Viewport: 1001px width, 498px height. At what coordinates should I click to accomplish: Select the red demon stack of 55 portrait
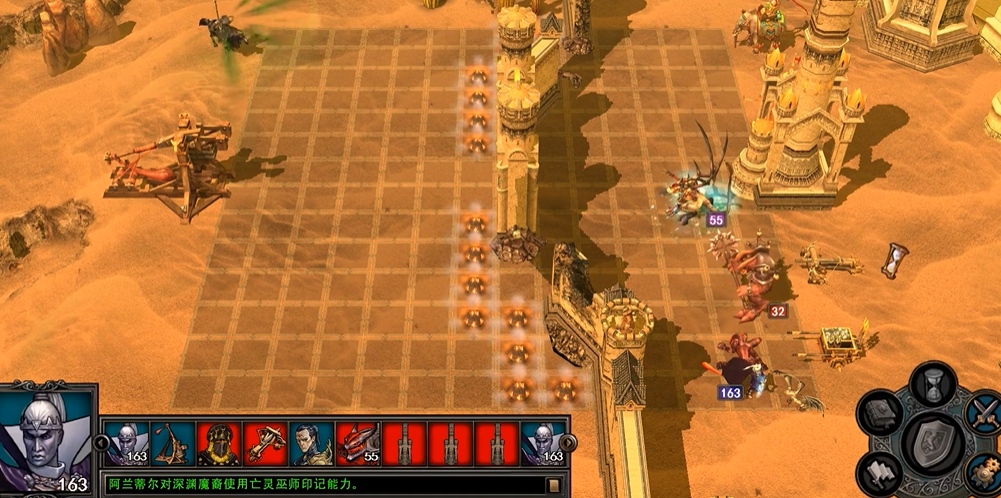point(357,443)
